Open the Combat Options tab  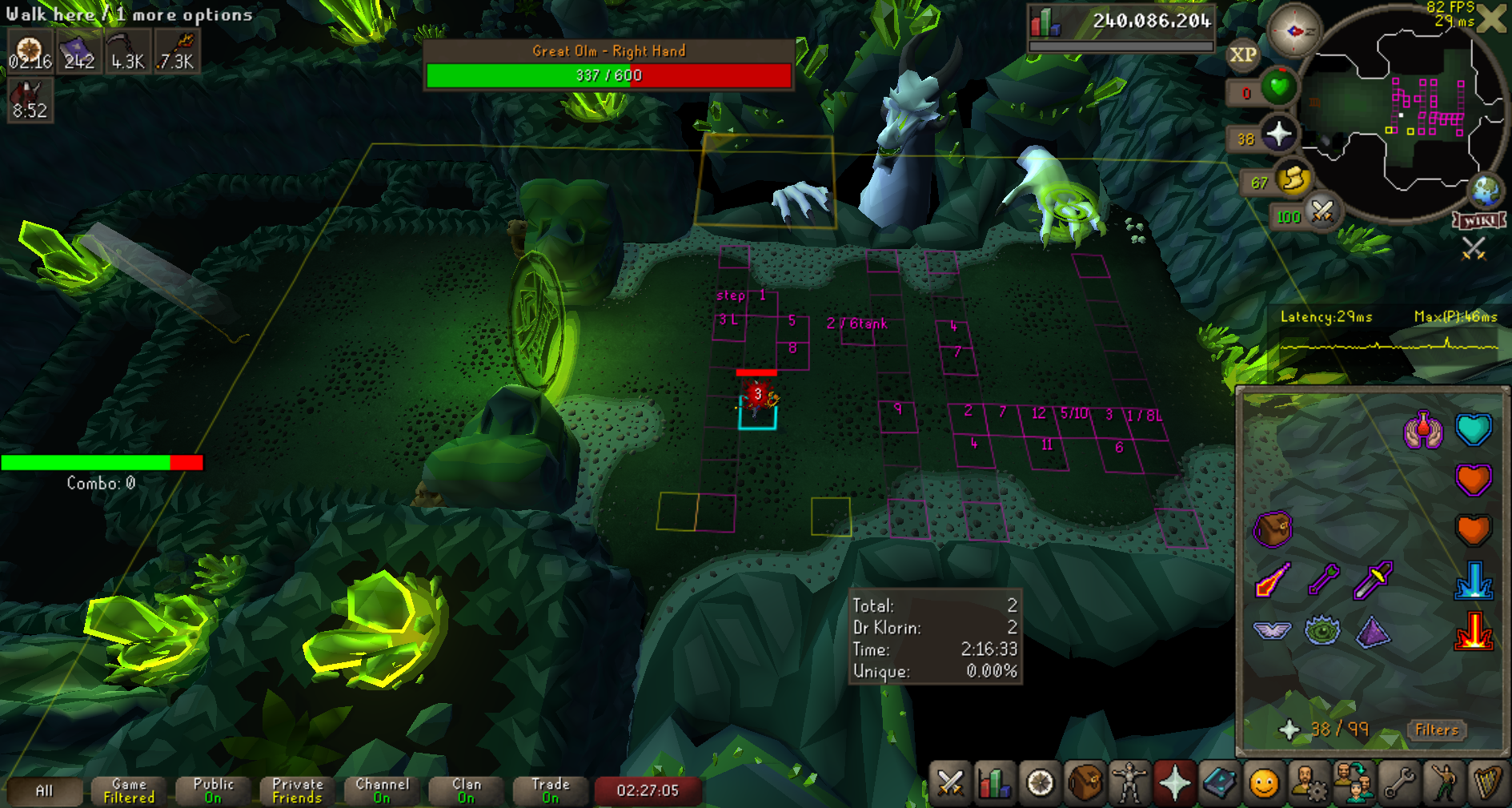coord(950,782)
